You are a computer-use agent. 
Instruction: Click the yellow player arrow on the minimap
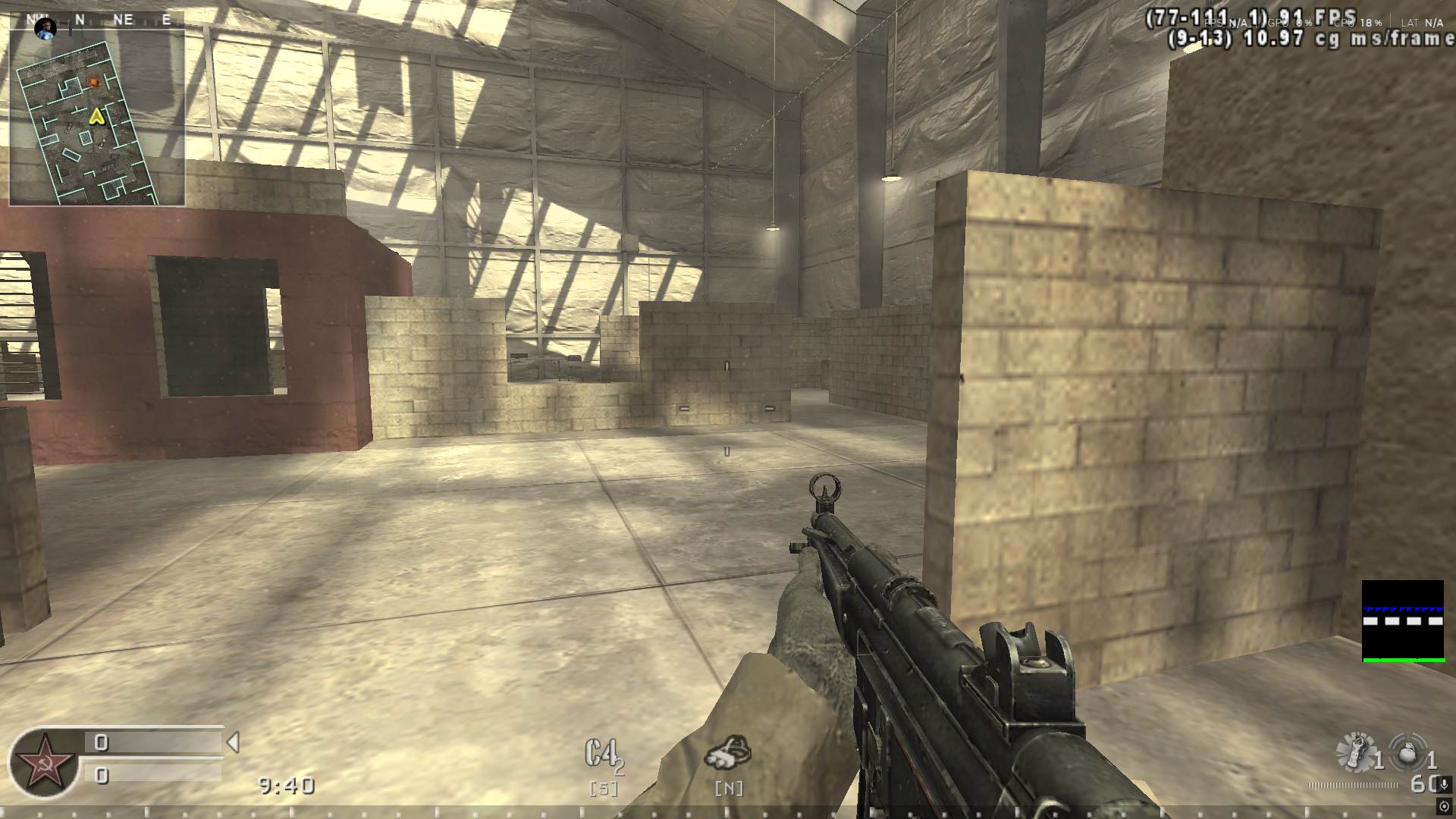coord(96,116)
